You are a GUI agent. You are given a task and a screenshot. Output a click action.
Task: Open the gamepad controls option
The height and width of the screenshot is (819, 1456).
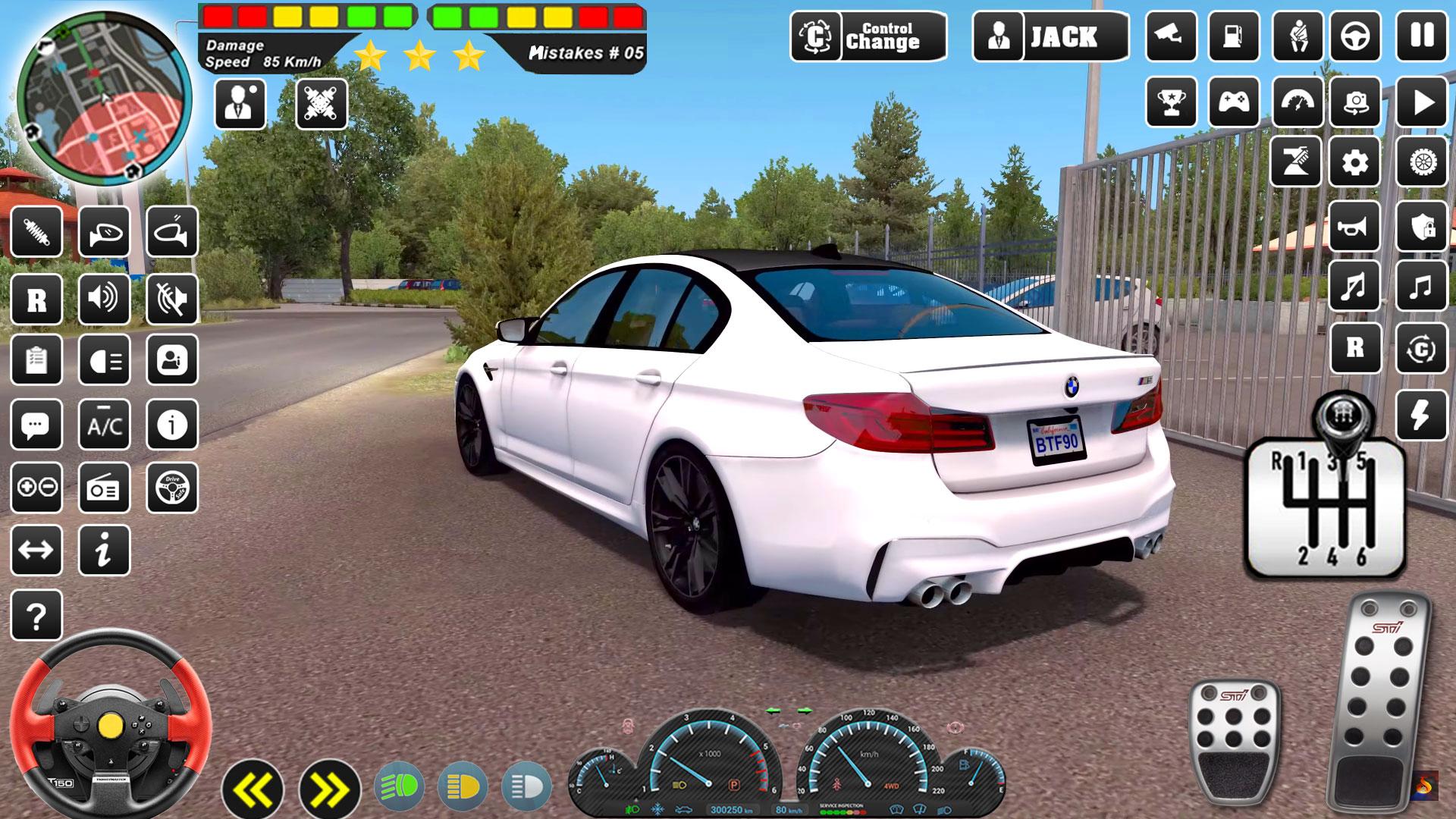pos(1234,101)
